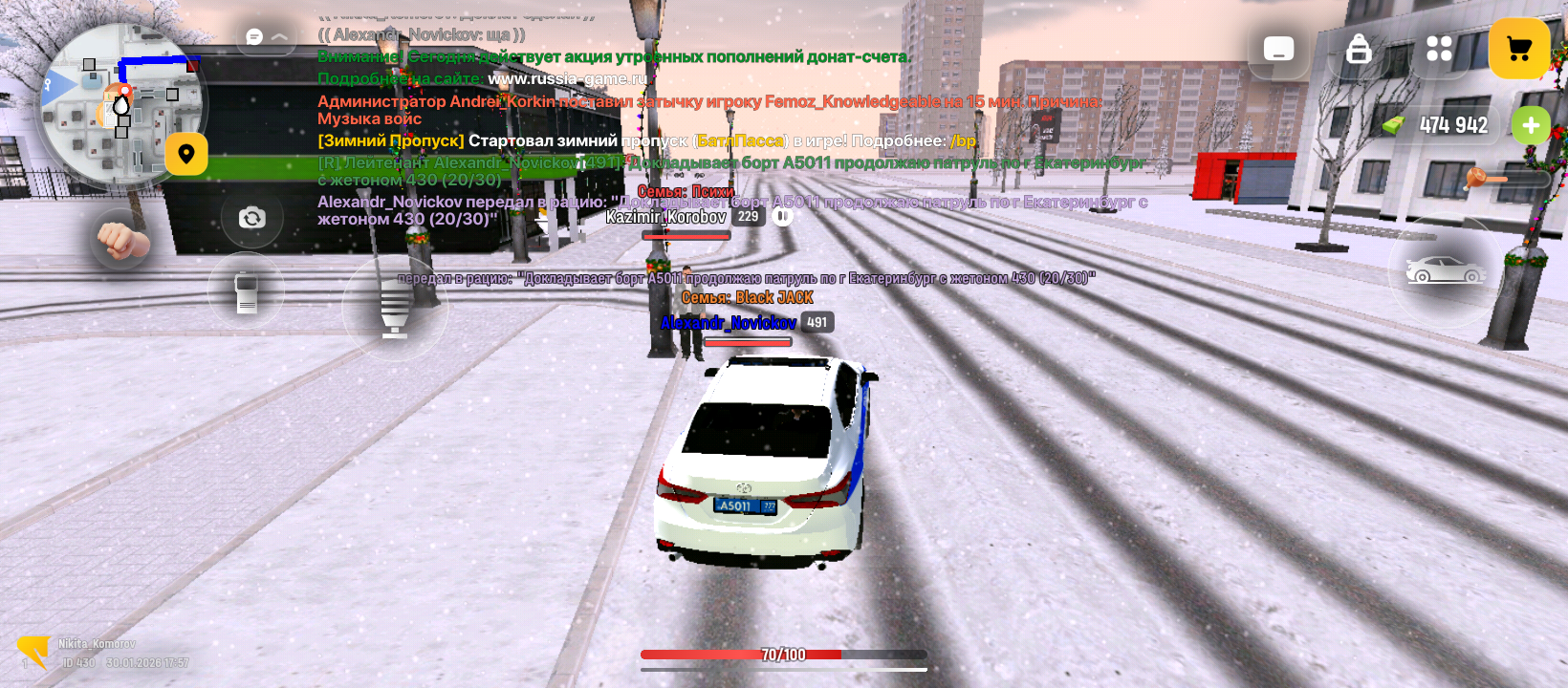Throw a punch with the fist button
This screenshot has width=1568, height=688.
pos(120,239)
